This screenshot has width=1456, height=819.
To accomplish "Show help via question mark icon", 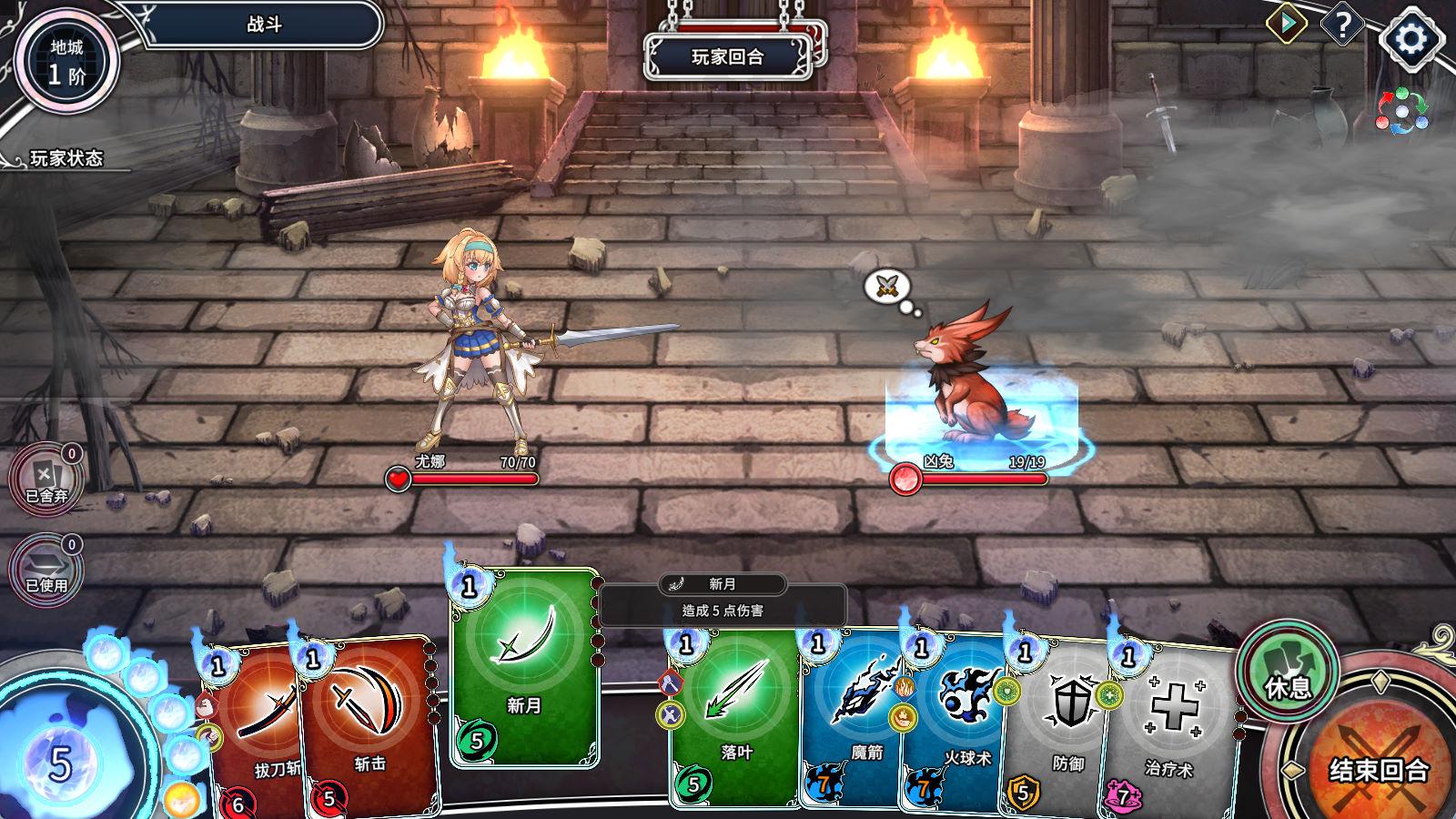I will [1341, 25].
